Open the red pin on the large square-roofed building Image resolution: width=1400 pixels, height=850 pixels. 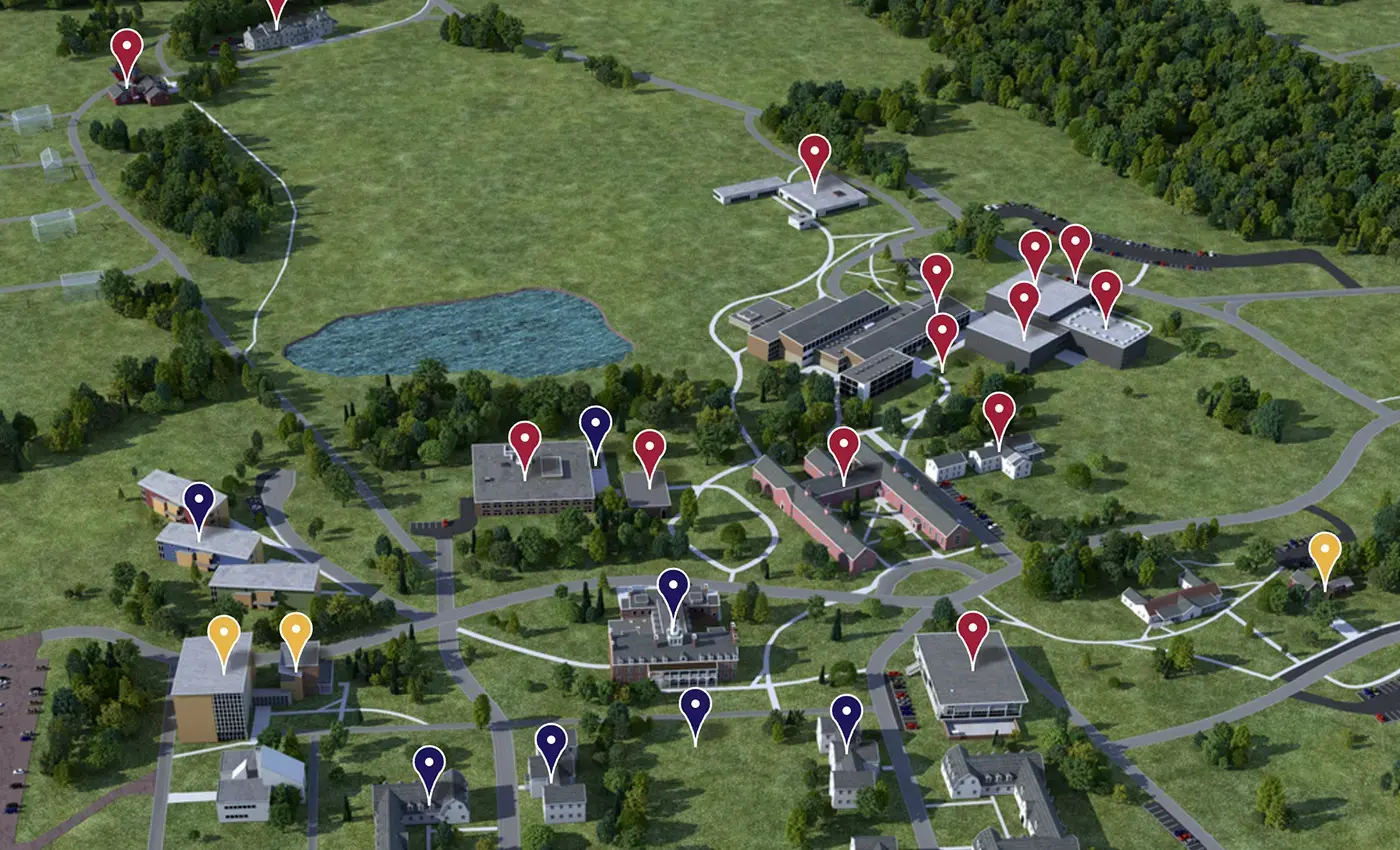point(525,441)
